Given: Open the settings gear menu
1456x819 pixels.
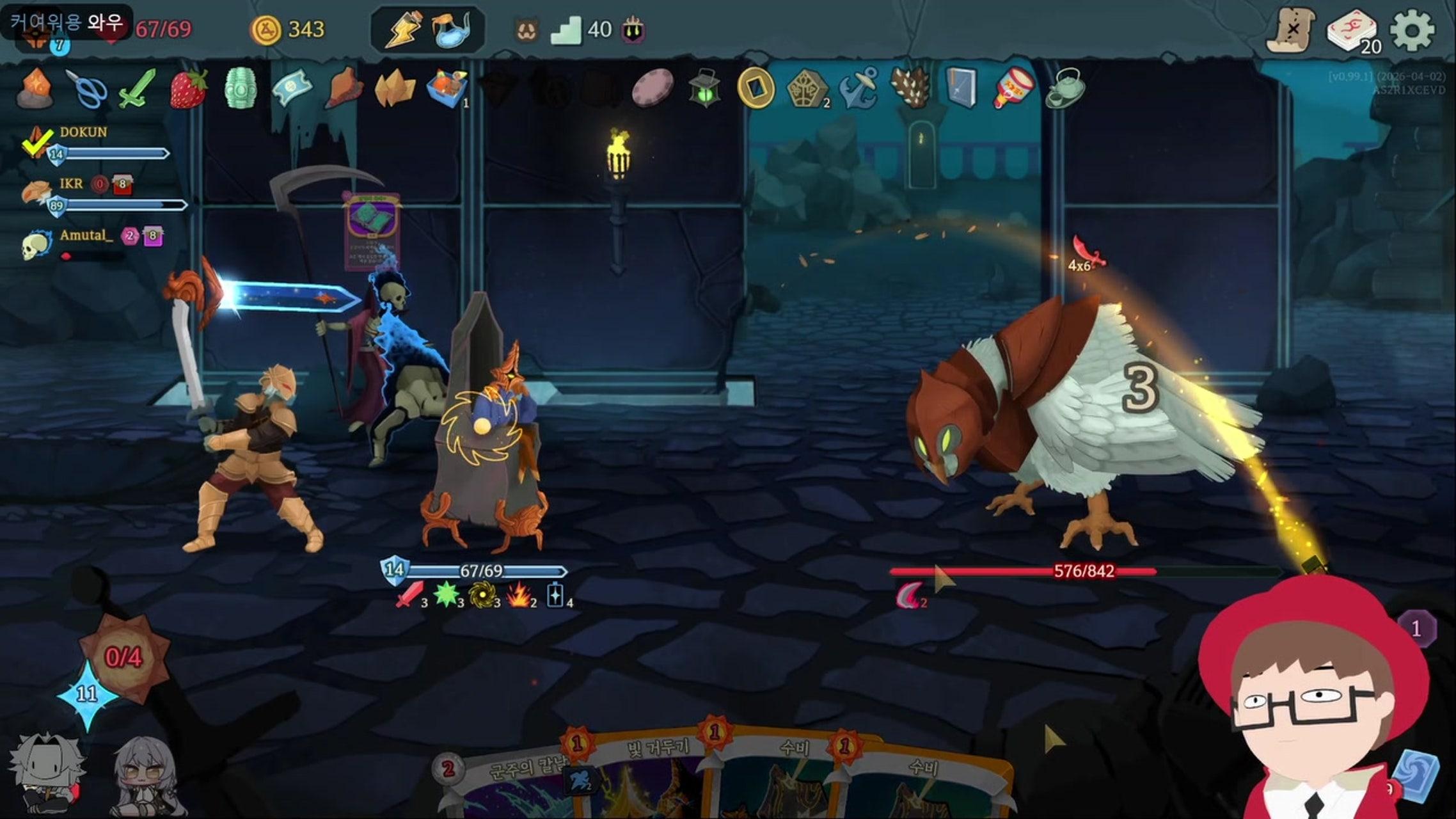Looking at the screenshot, I should pyautogui.click(x=1412, y=30).
